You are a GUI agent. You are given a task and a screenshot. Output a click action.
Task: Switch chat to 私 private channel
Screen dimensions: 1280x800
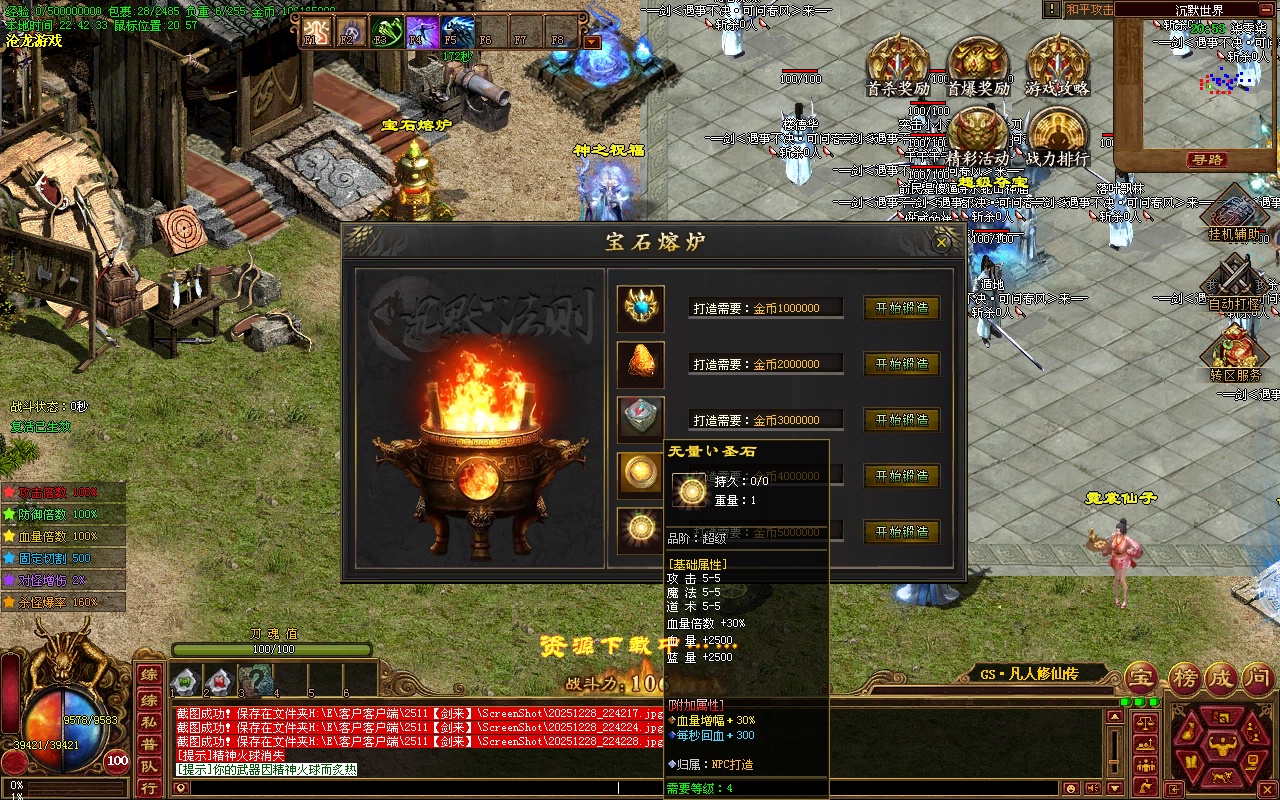148,722
